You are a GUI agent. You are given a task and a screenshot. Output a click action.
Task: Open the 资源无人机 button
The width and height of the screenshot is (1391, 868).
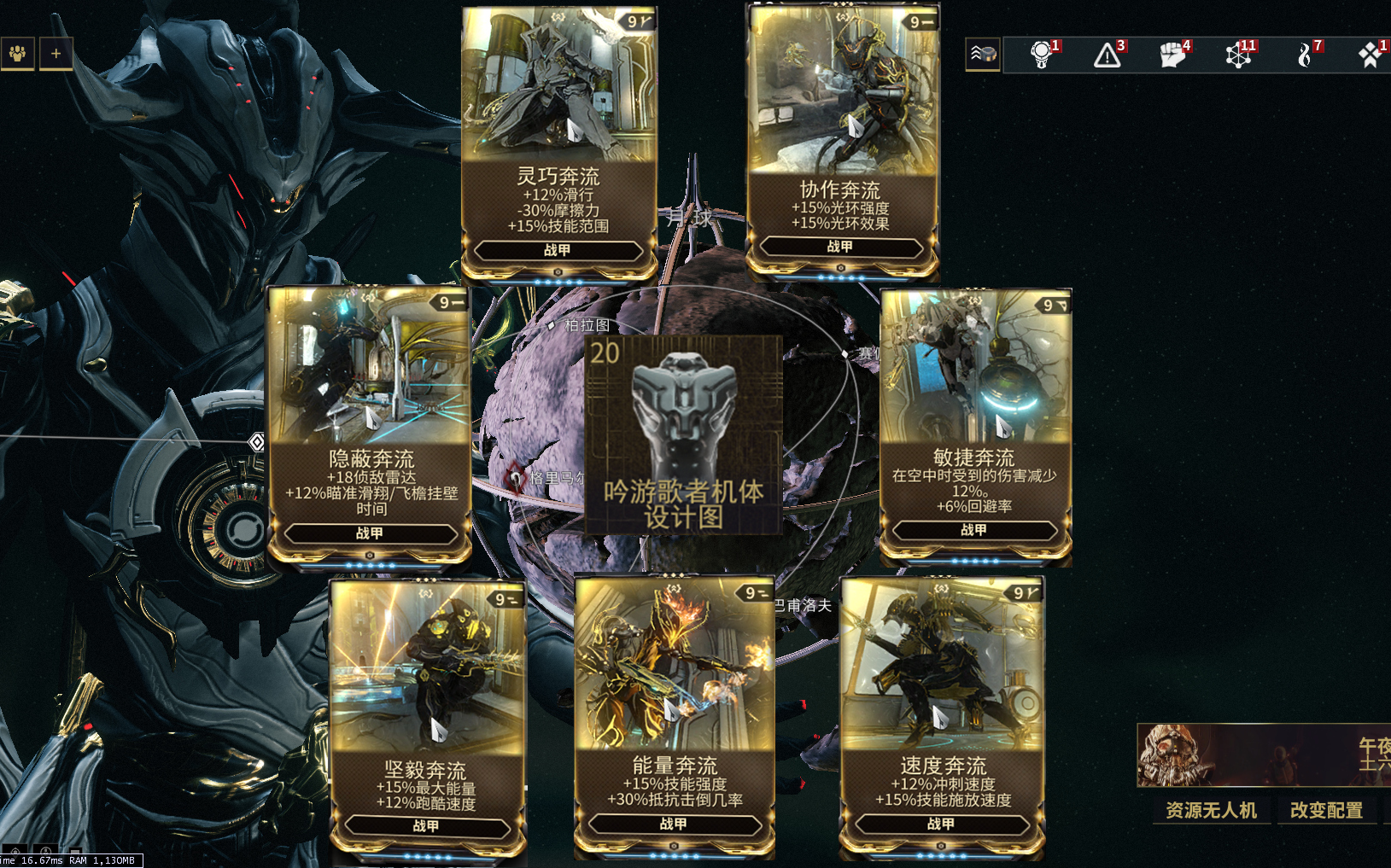tap(1211, 810)
